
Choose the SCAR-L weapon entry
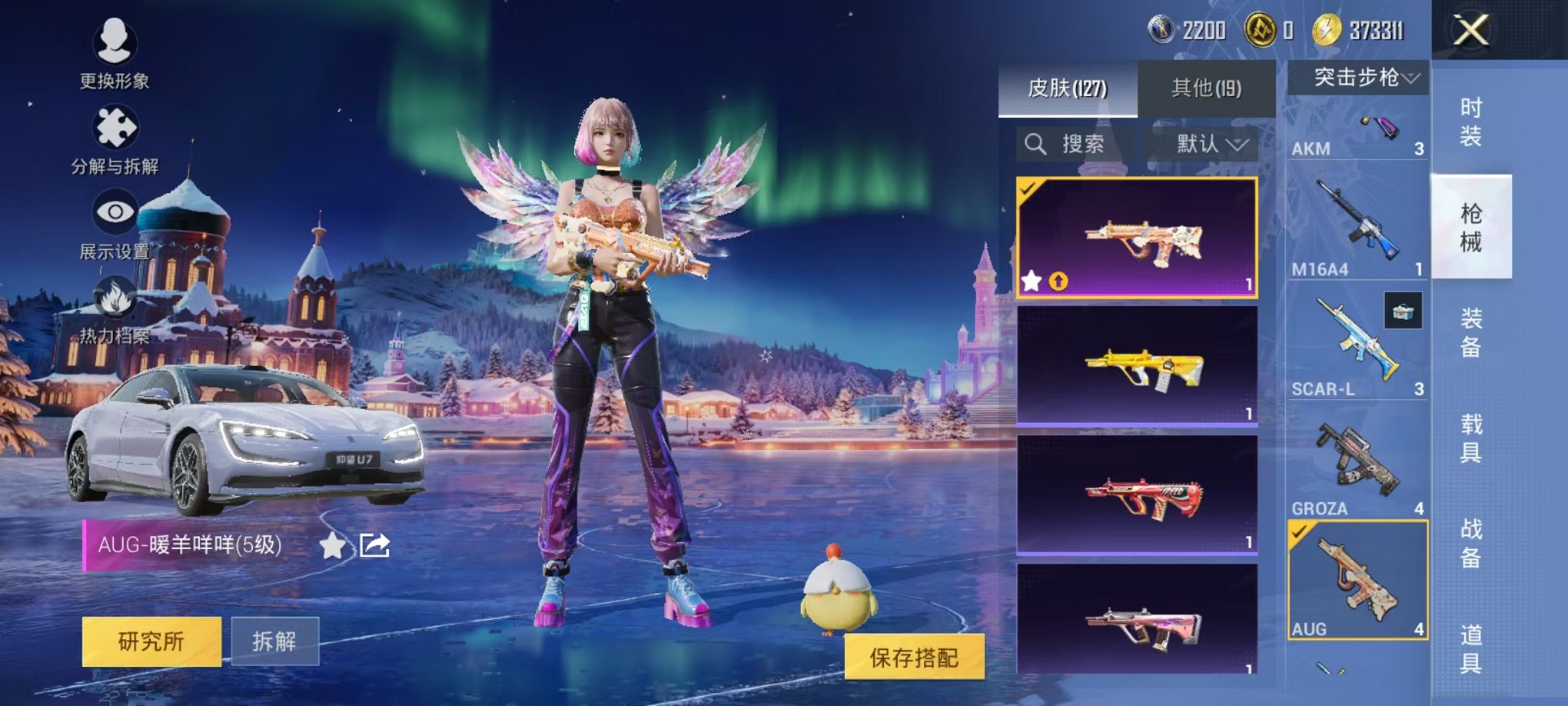(x=1357, y=343)
